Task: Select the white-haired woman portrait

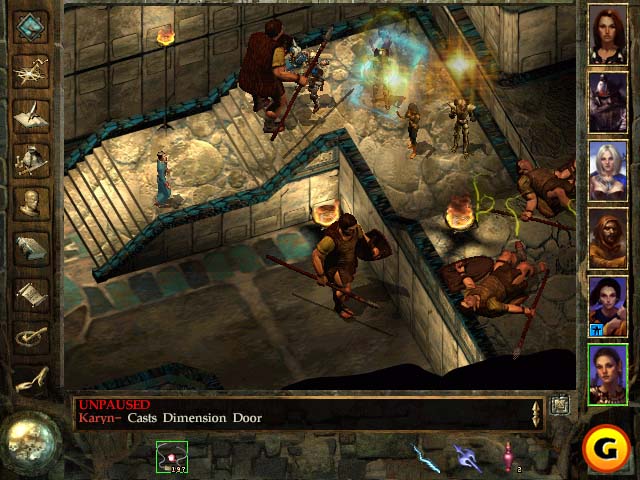Action: [607, 170]
